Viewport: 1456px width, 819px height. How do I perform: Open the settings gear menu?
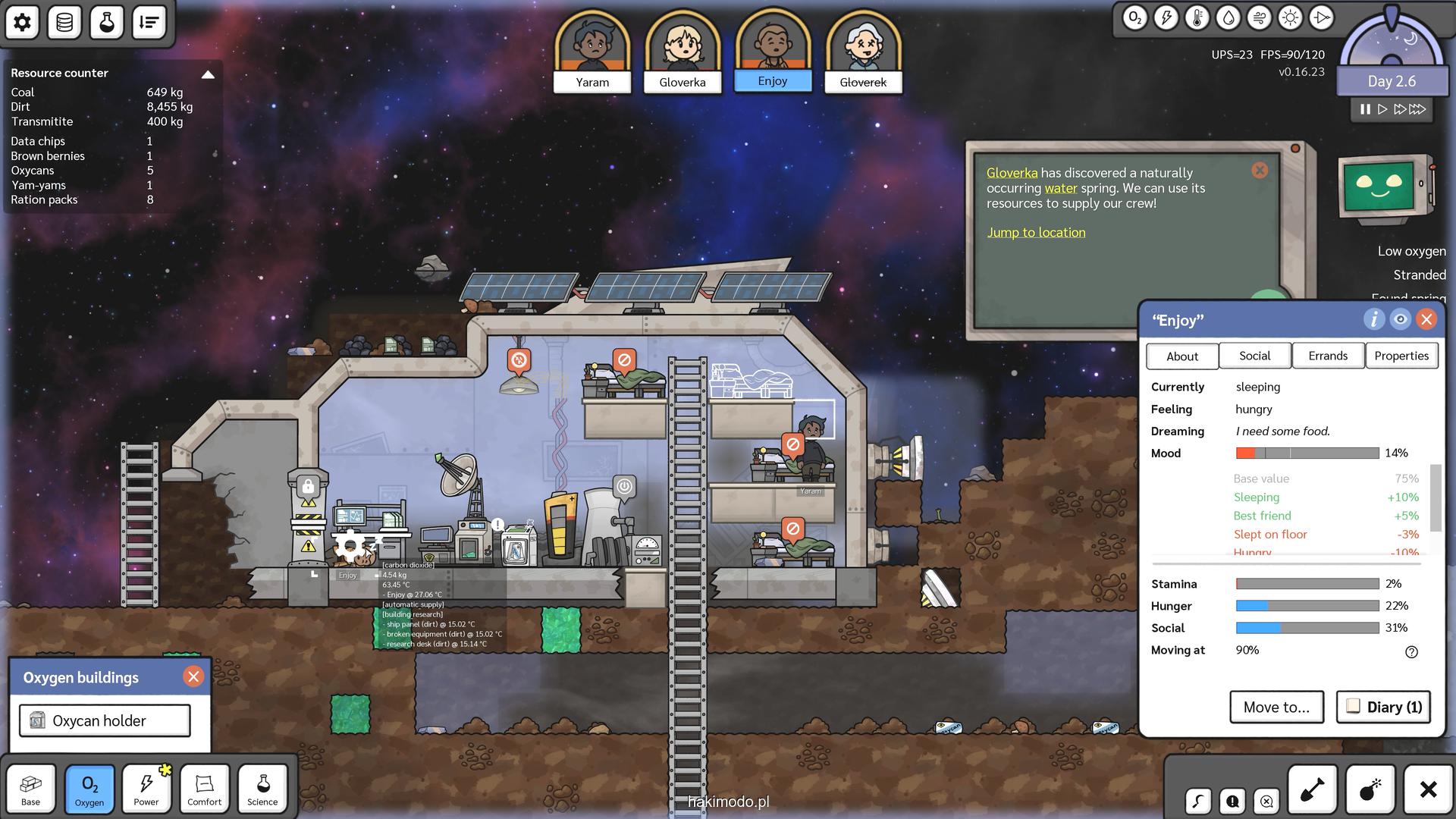(23, 22)
